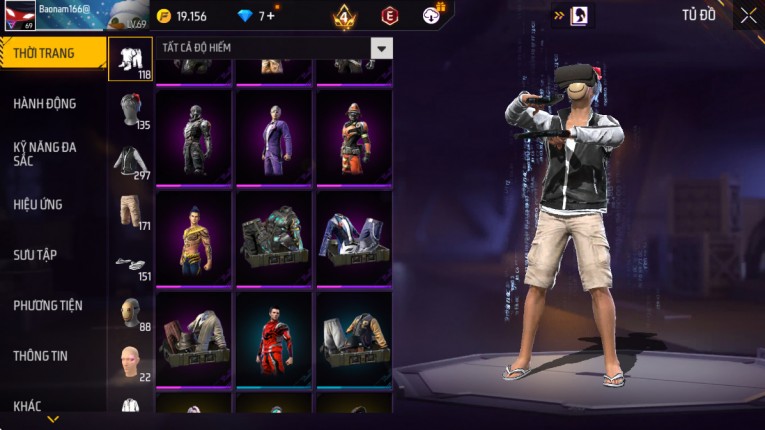Choose the black armored outfit
Viewport: 765px width, 430px height.
click(x=194, y=137)
